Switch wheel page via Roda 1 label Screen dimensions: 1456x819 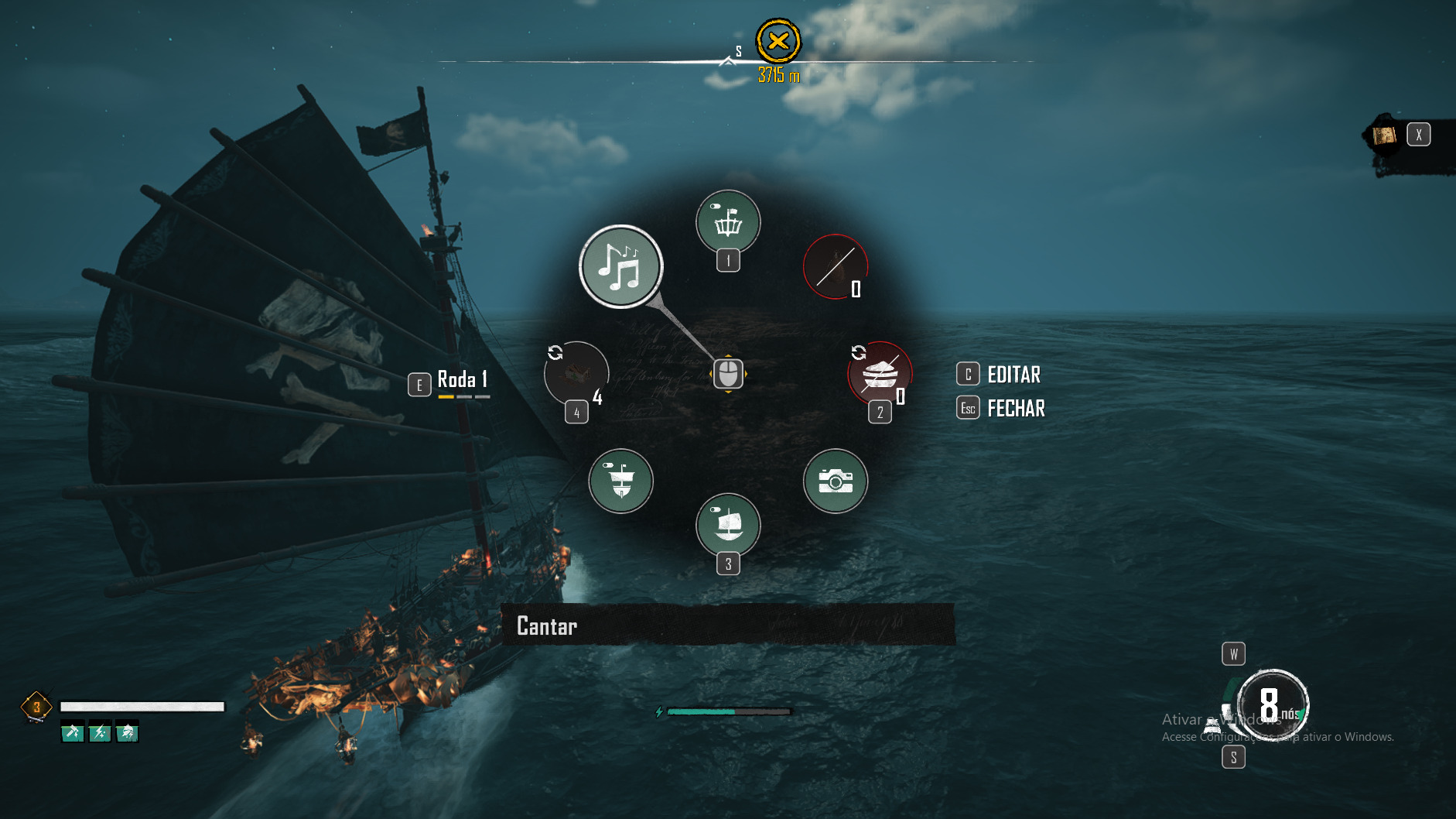click(x=461, y=379)
